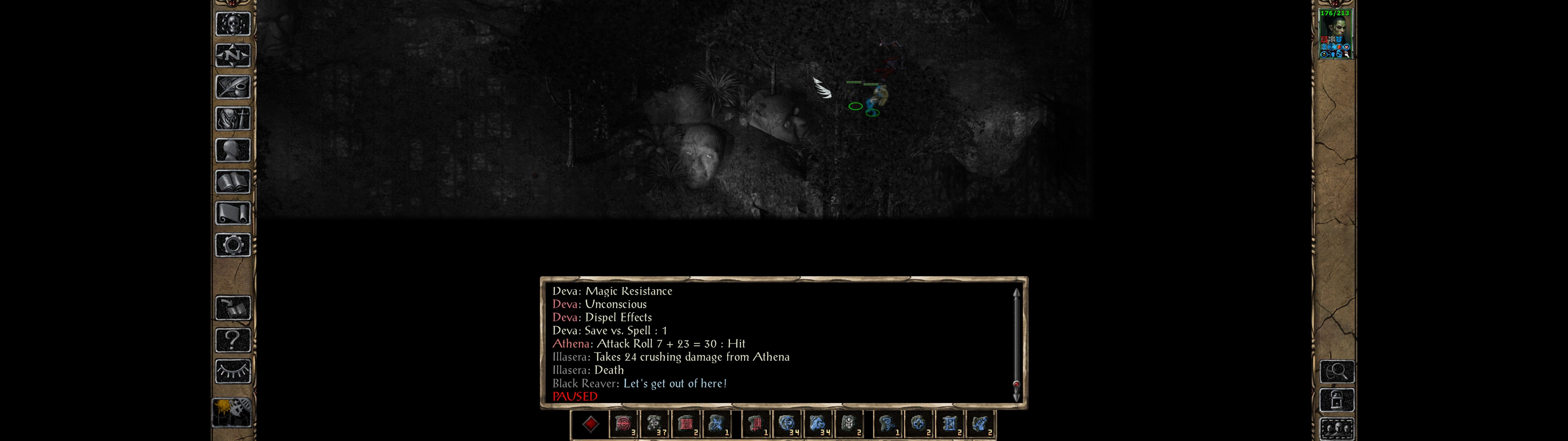The height and width of the screenshot is (441, 1568).
Task: Open the question mark help button
Action: pos(232,340)
